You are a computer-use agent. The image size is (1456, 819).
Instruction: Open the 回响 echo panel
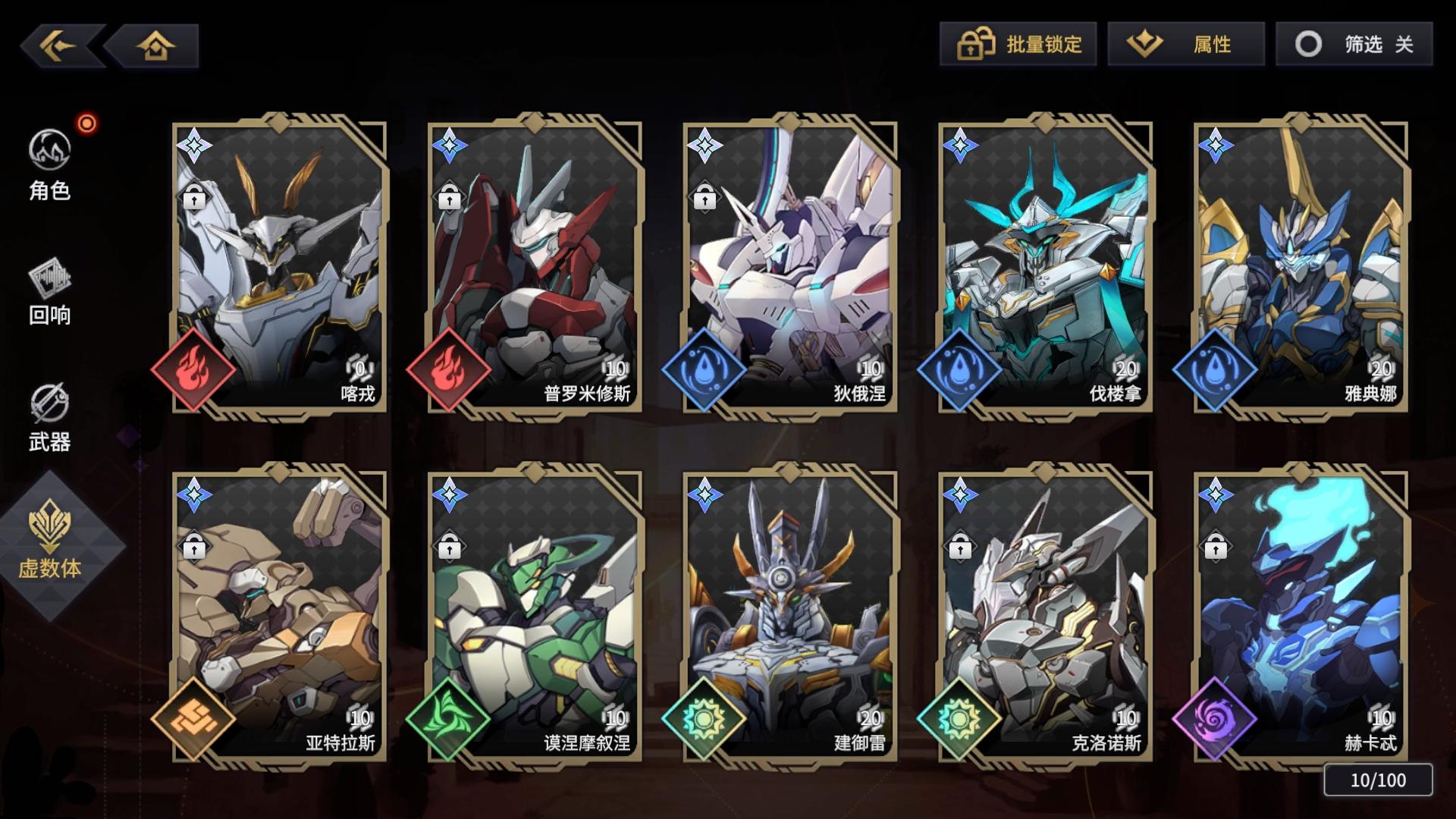point(48,292)
